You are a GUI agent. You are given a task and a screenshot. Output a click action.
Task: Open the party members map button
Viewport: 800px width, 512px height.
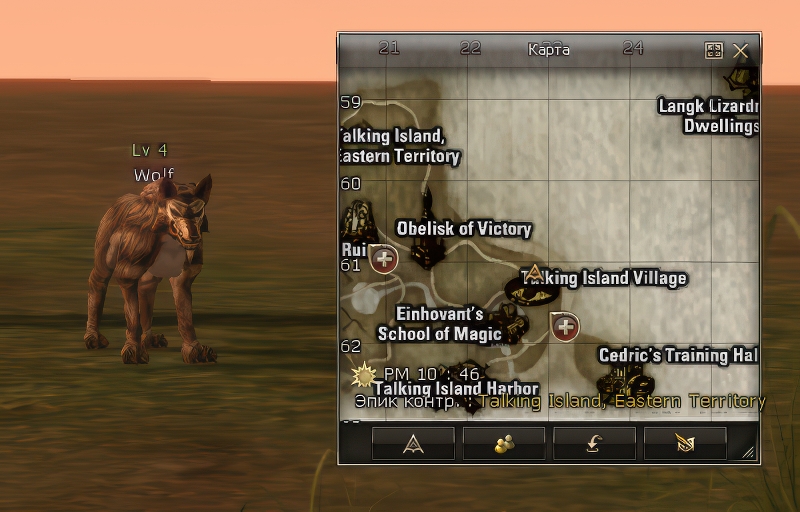click(x=504, y=444)
